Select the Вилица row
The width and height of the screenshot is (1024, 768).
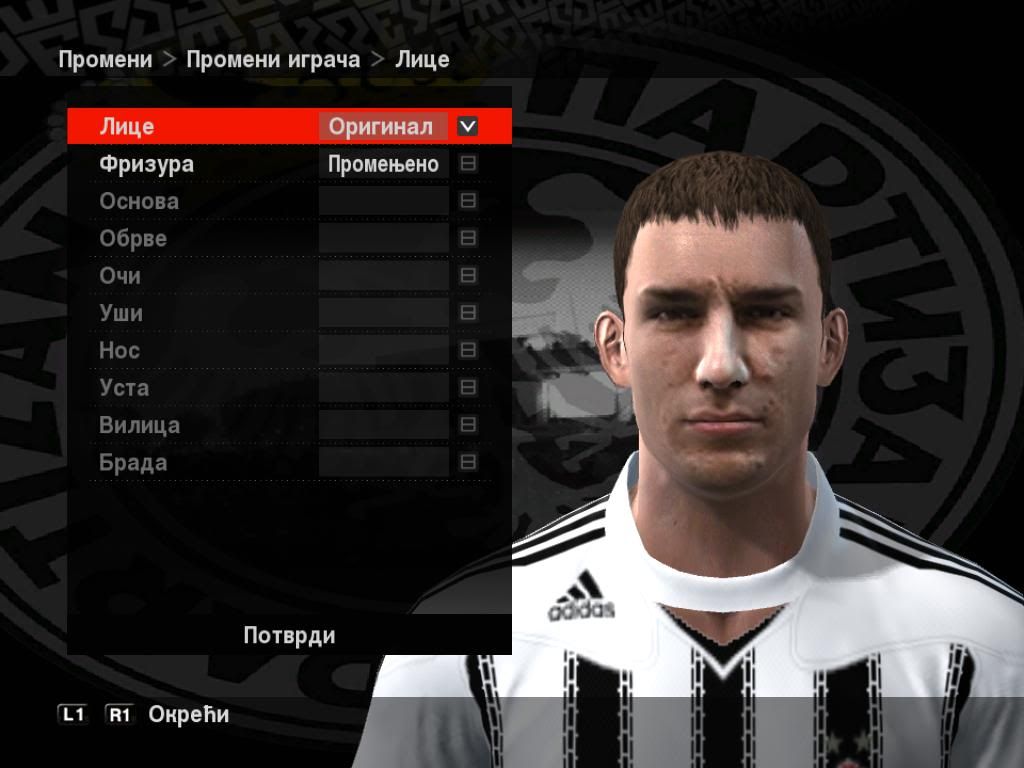pos(140,425)
